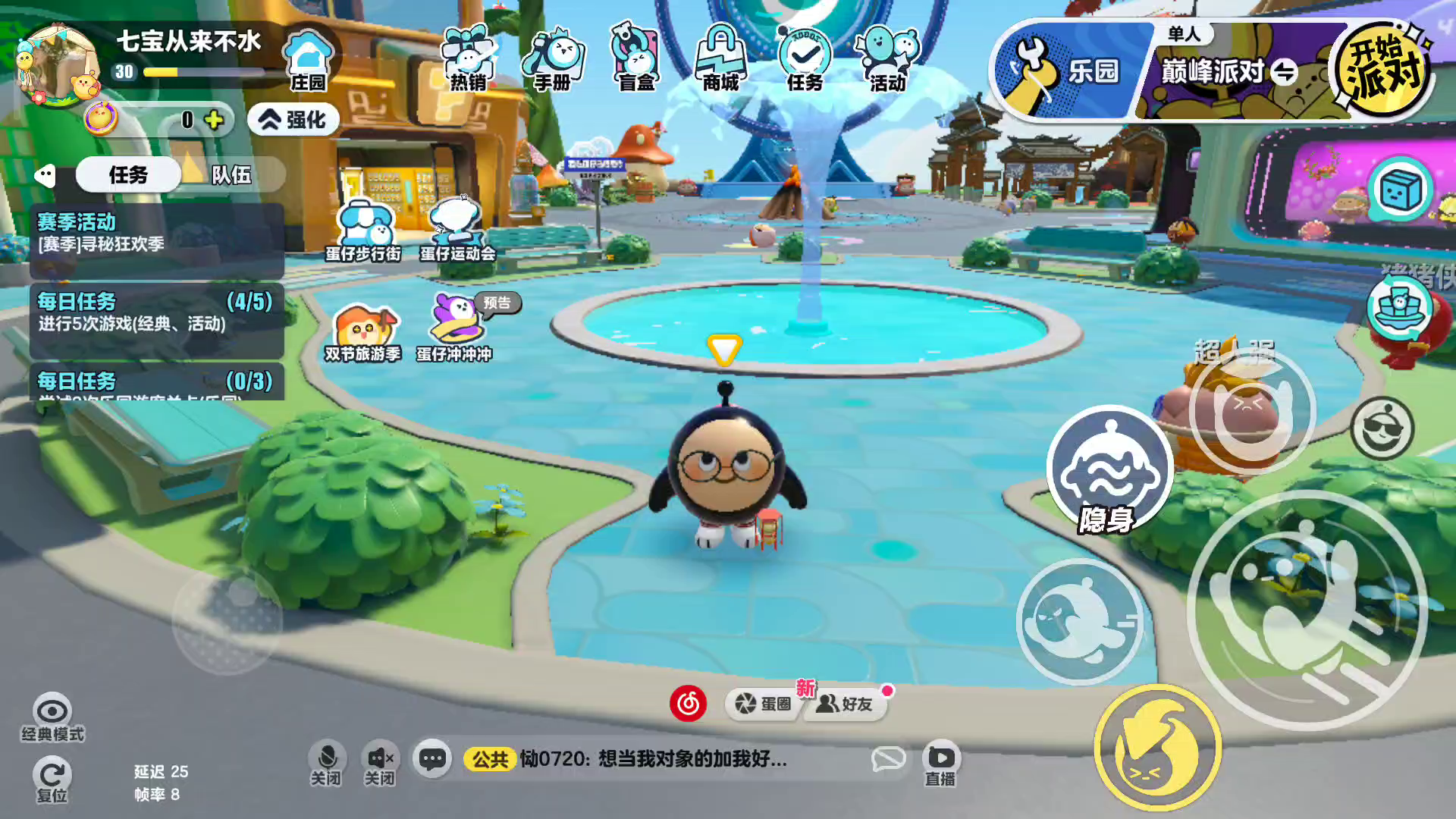Image resolution: width=1456 pixels, height=819 pixels.
Task: Open the 好友 friends list
Action: click(846, 704)
